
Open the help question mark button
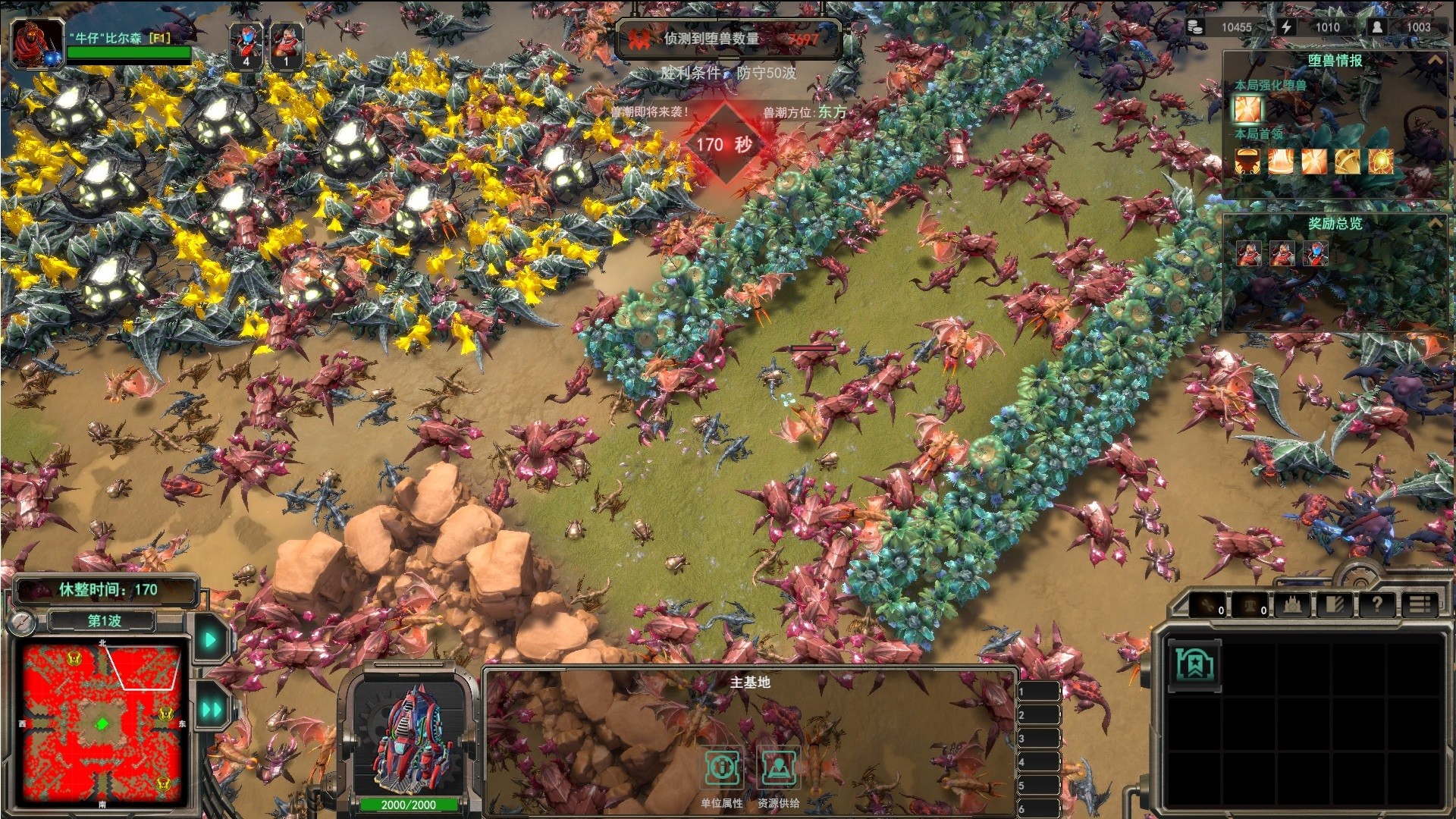pos(1376,604)
